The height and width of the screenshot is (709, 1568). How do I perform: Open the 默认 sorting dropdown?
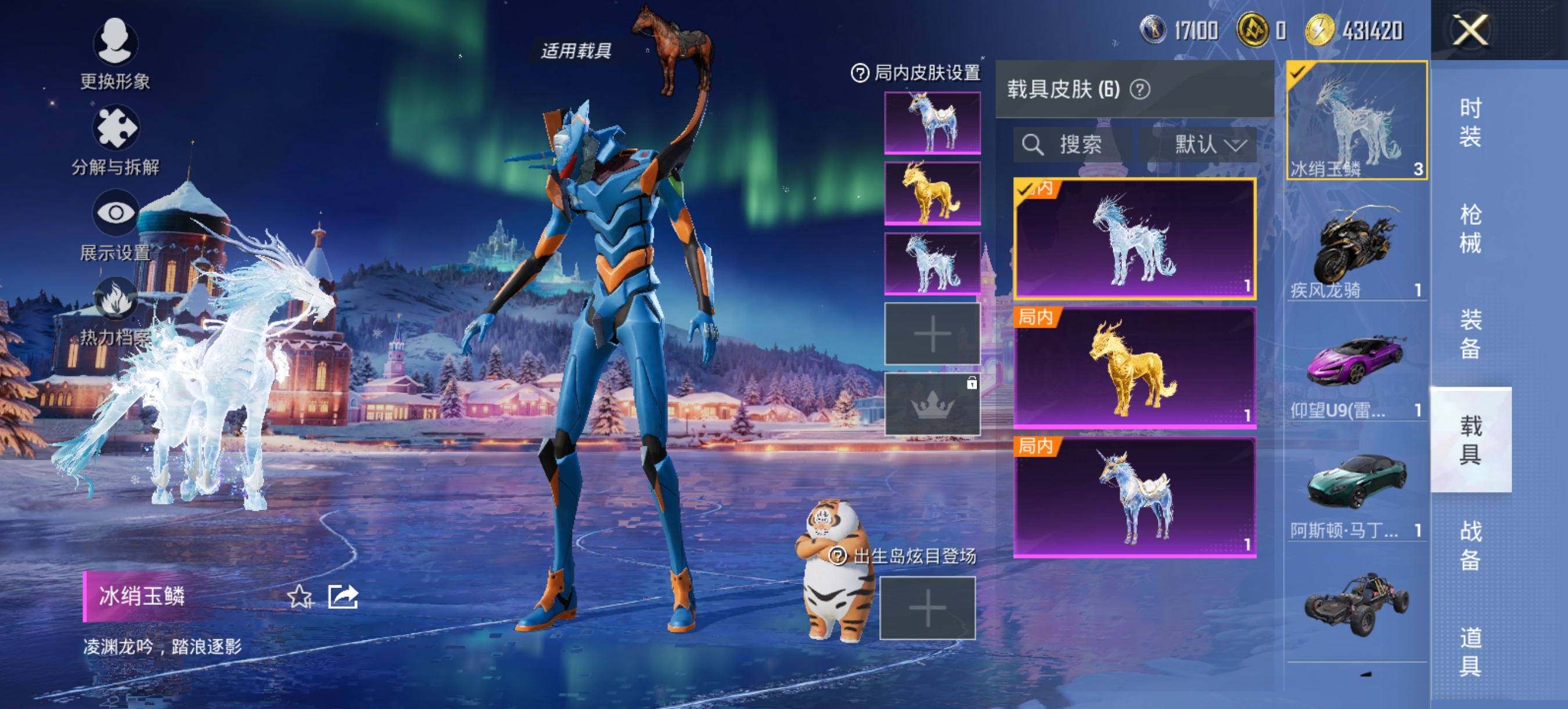(1207, 145)
